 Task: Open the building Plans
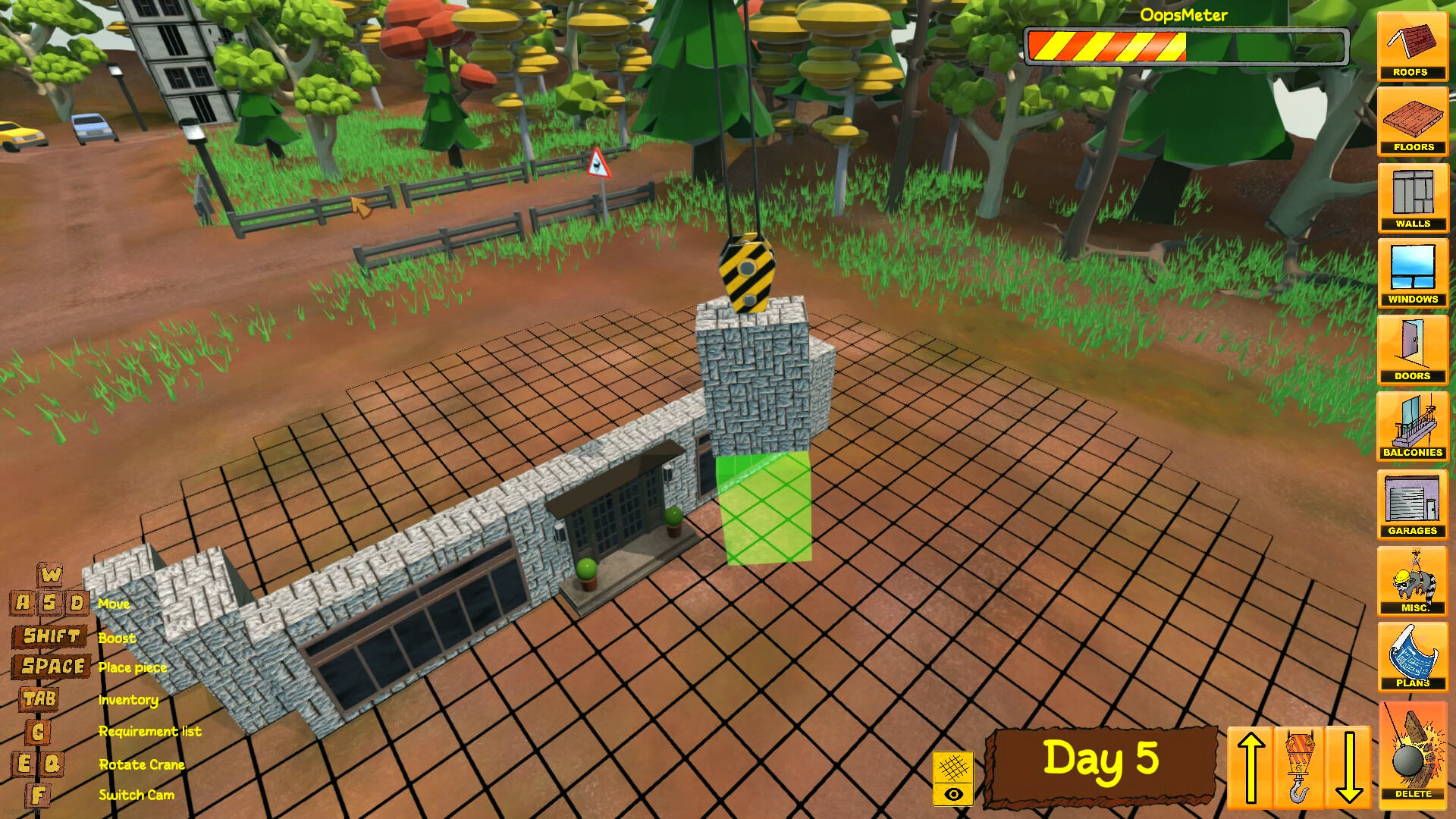click(1412, 657)
